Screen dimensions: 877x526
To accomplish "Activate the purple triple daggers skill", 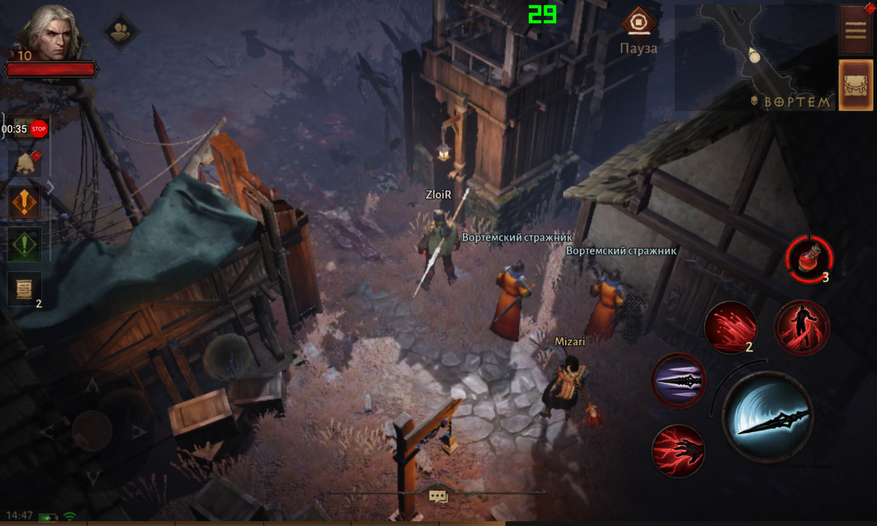I will (x=679, y=381).
